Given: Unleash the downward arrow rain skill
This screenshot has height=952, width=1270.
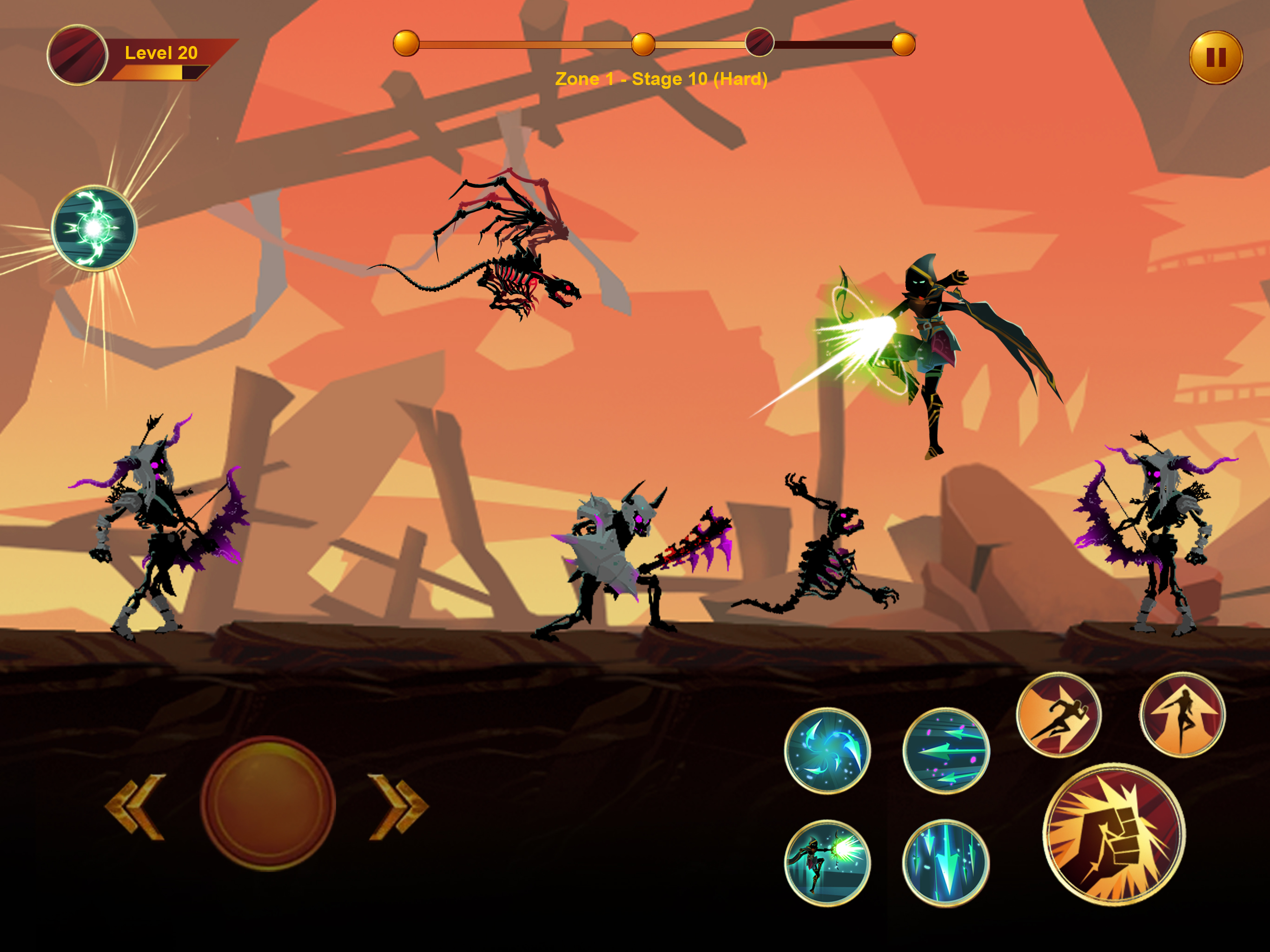Looking at the screenshot, I should click(x=946, y=862).
